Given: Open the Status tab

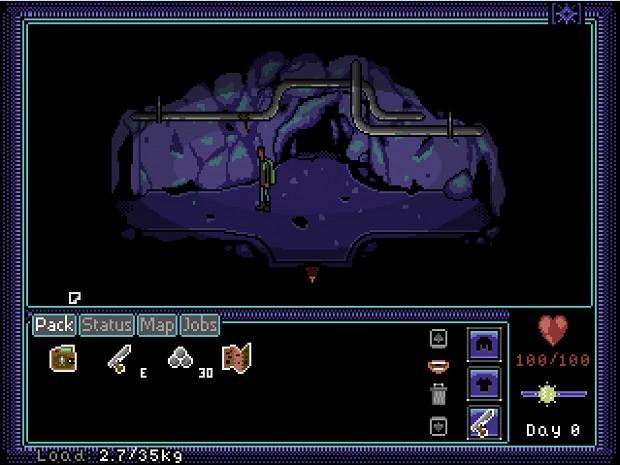Looking at the screenshot, I should tap(107, 325).
